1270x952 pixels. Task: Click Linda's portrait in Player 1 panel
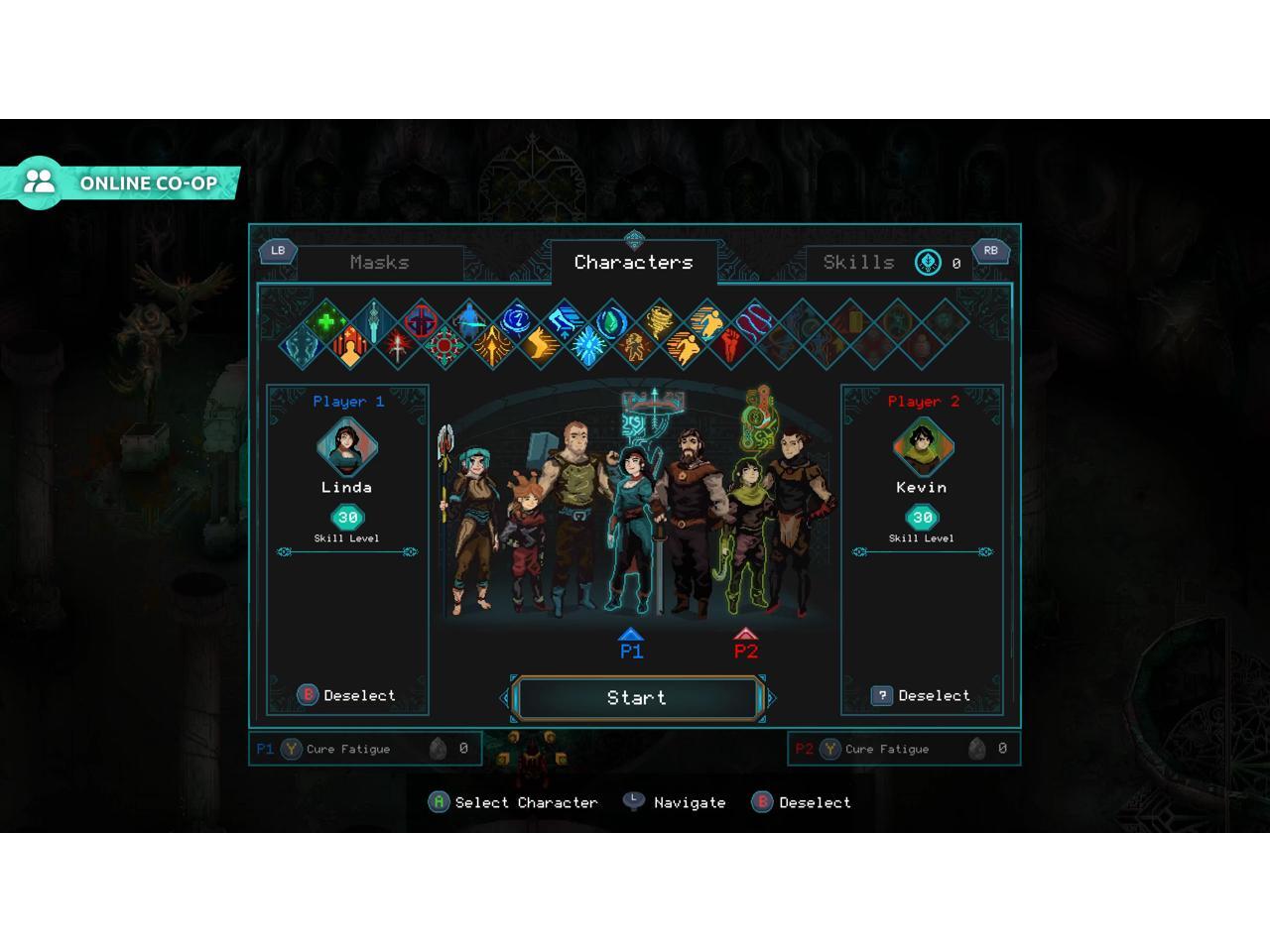pyautogui.click(x=346, y=446)
